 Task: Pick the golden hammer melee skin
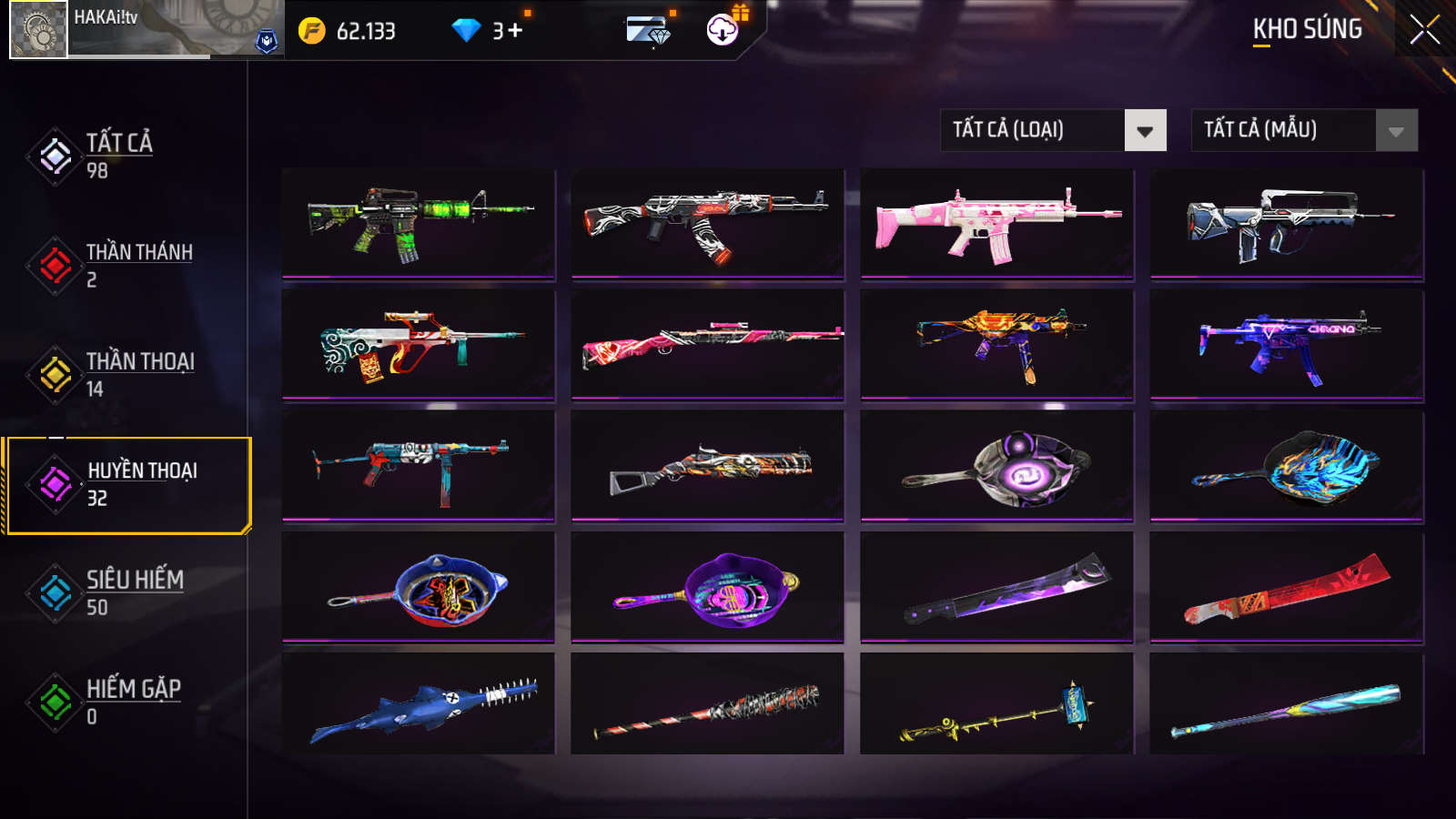tap(997, 705)
